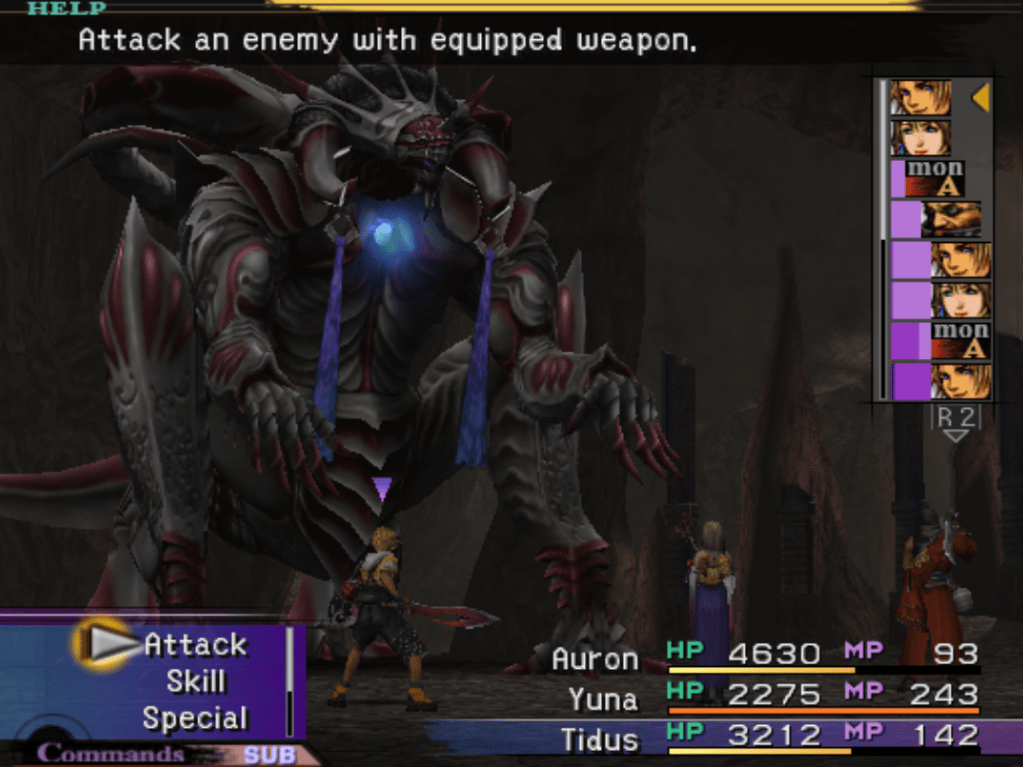The width and height of the screenshot is (1023, 767).
Task: Select the Special command
Action: [x=195, y=718]
